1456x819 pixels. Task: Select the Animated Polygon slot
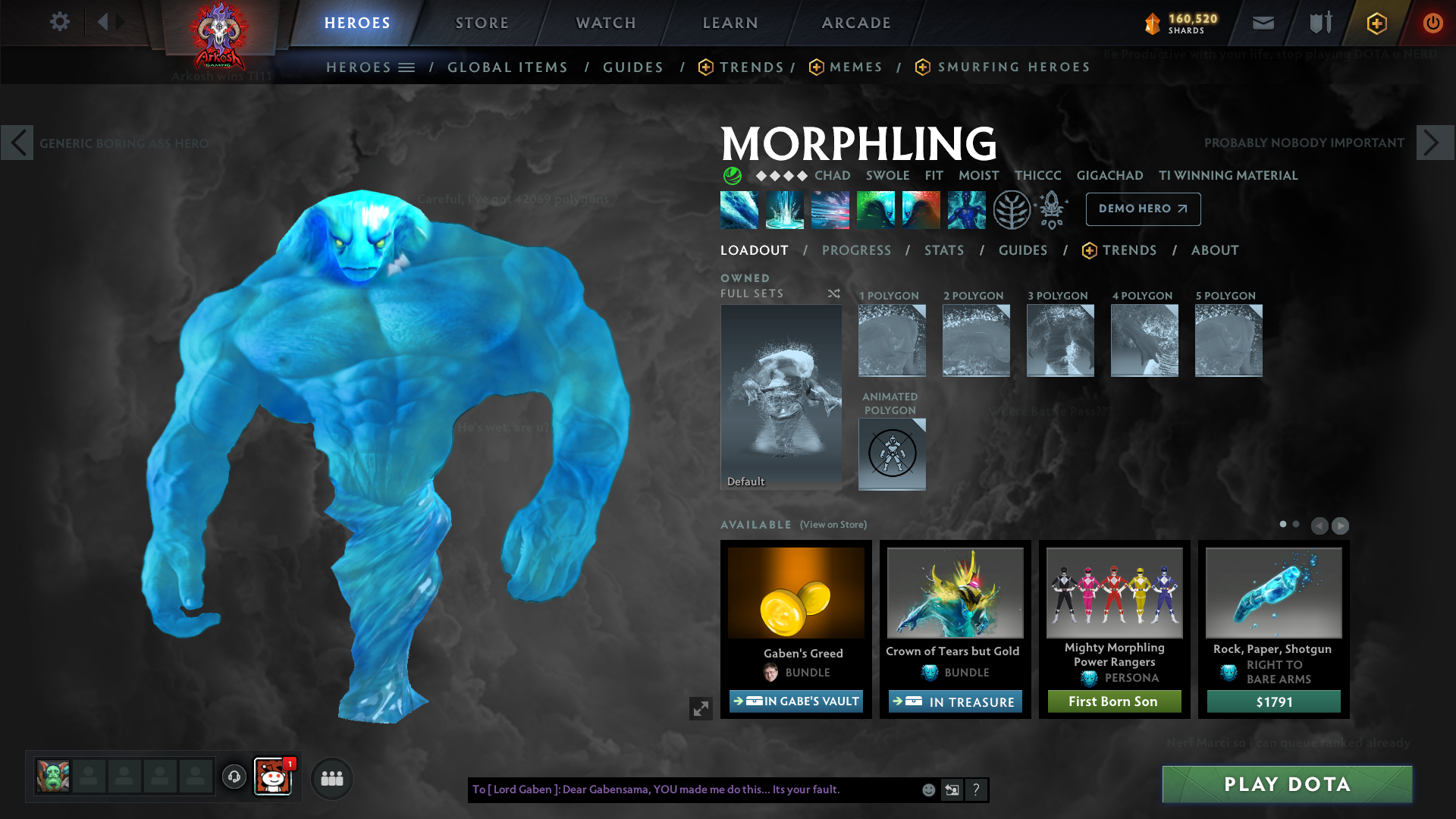pos(892,453)
